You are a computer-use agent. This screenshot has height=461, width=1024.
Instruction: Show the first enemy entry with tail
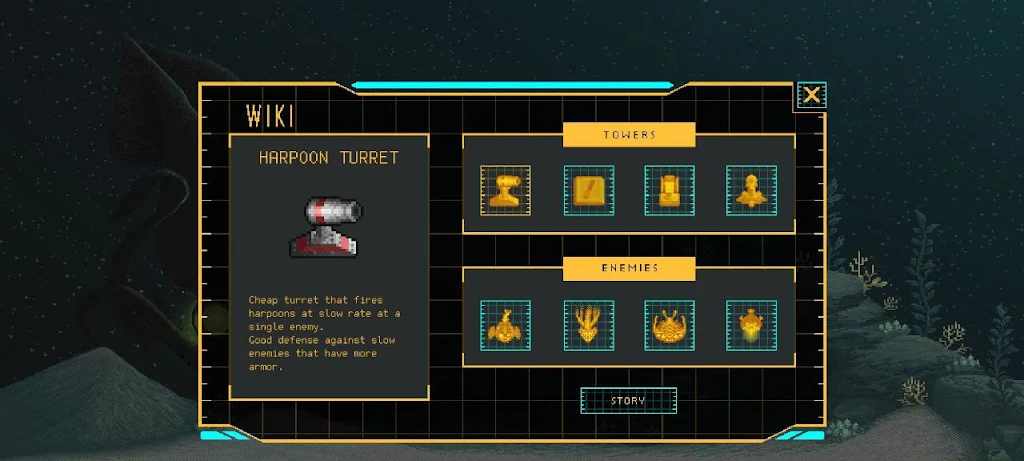[505, 325]
